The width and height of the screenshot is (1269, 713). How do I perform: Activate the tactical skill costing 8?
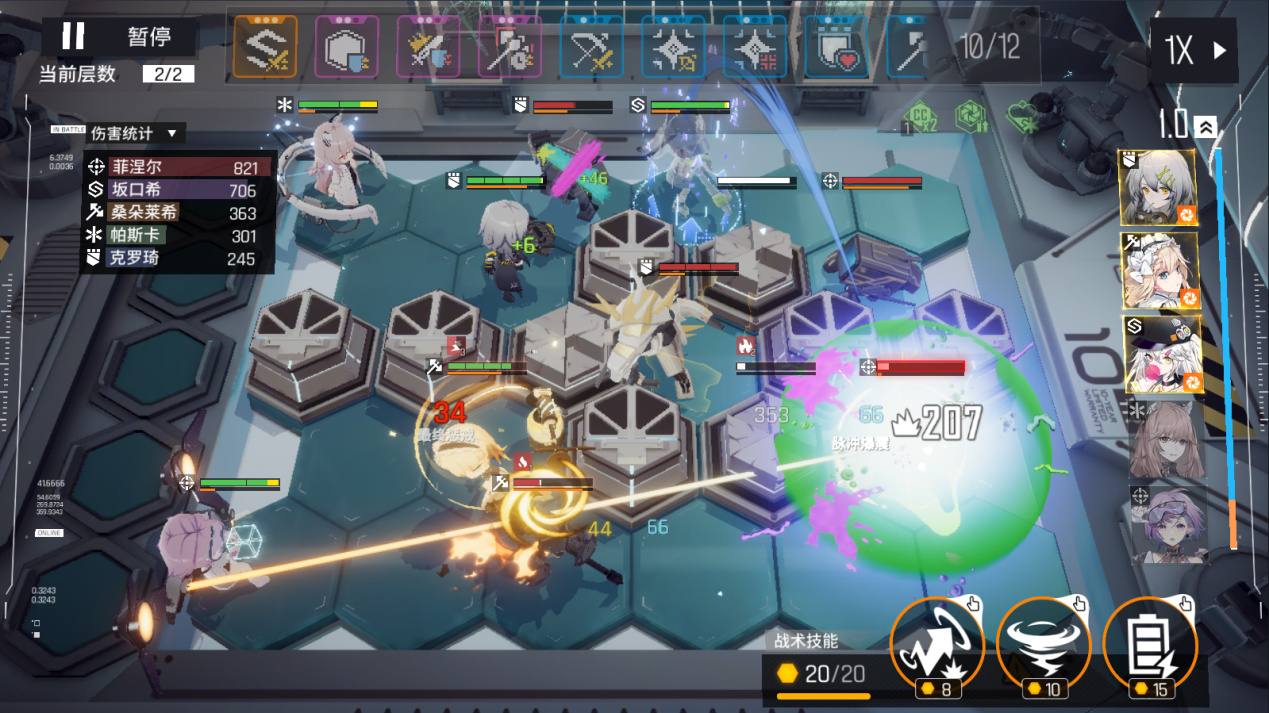tap(937, 645)
